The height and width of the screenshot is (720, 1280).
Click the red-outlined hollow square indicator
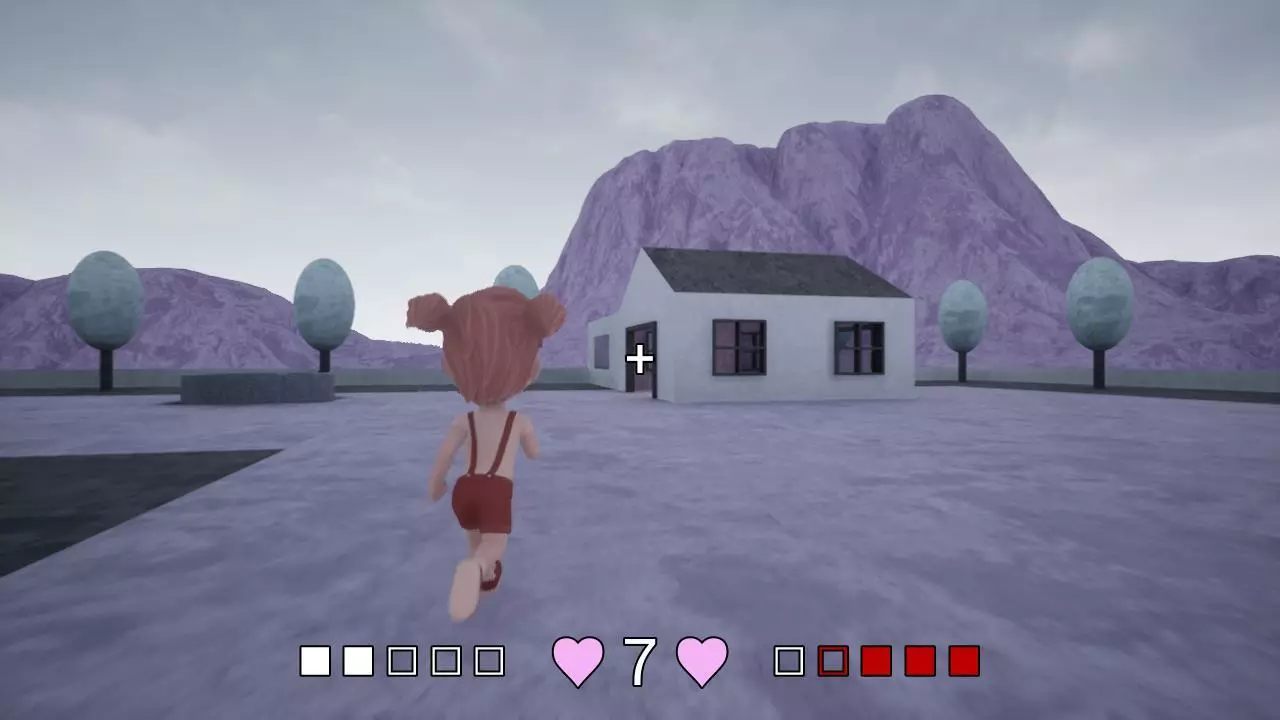pyautogui.click(x=832, y=659)
